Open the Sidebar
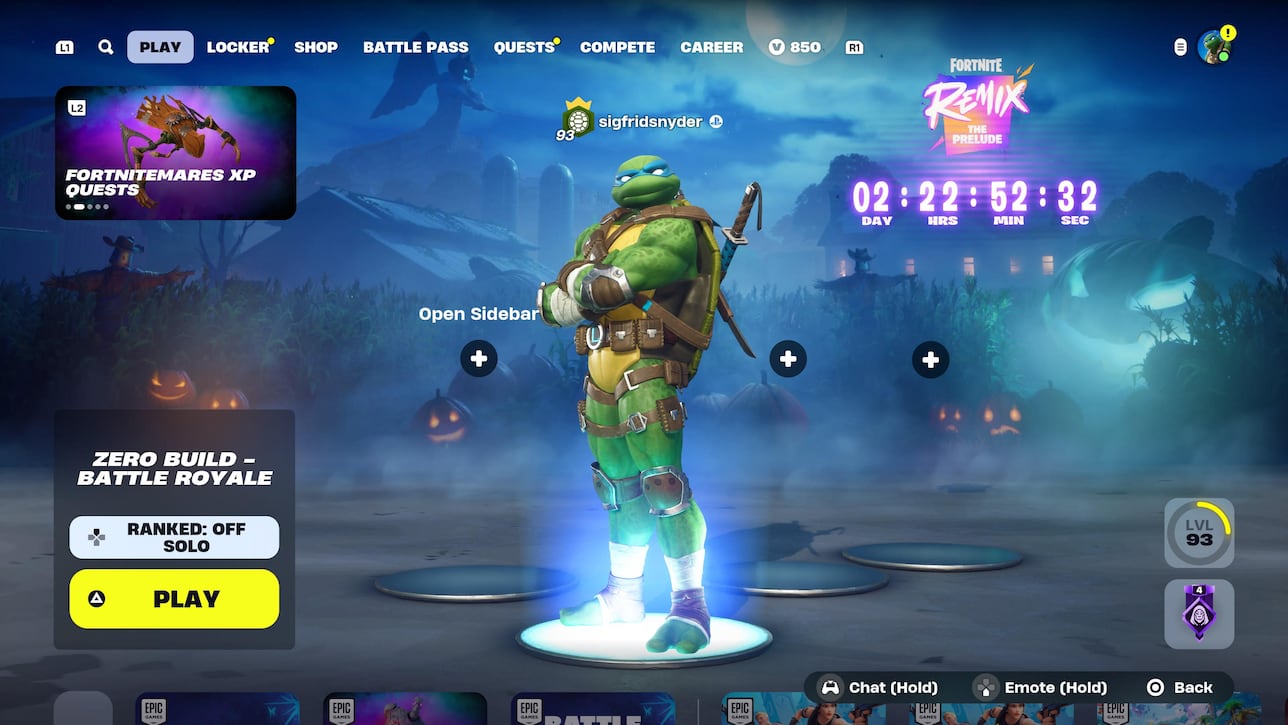This screenshot has width=1288, height=725. pos(477,313)
